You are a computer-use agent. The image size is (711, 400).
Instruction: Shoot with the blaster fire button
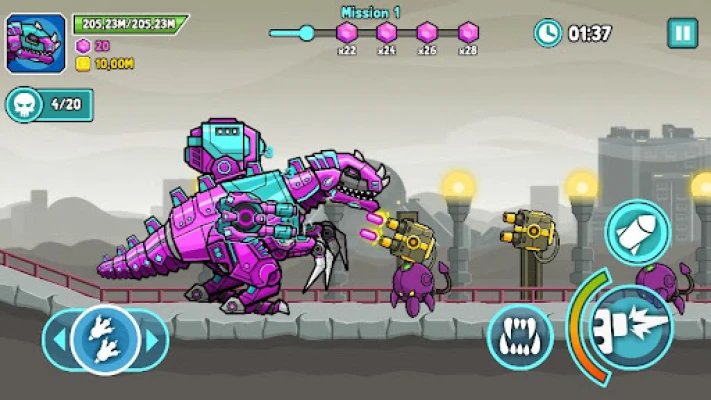(x=632, y=327)
